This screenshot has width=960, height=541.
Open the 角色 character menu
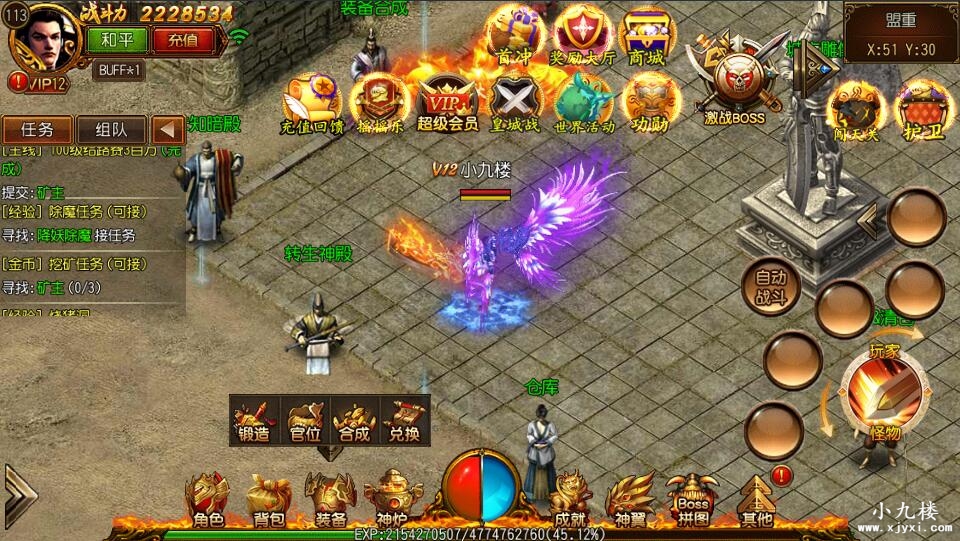210,500
